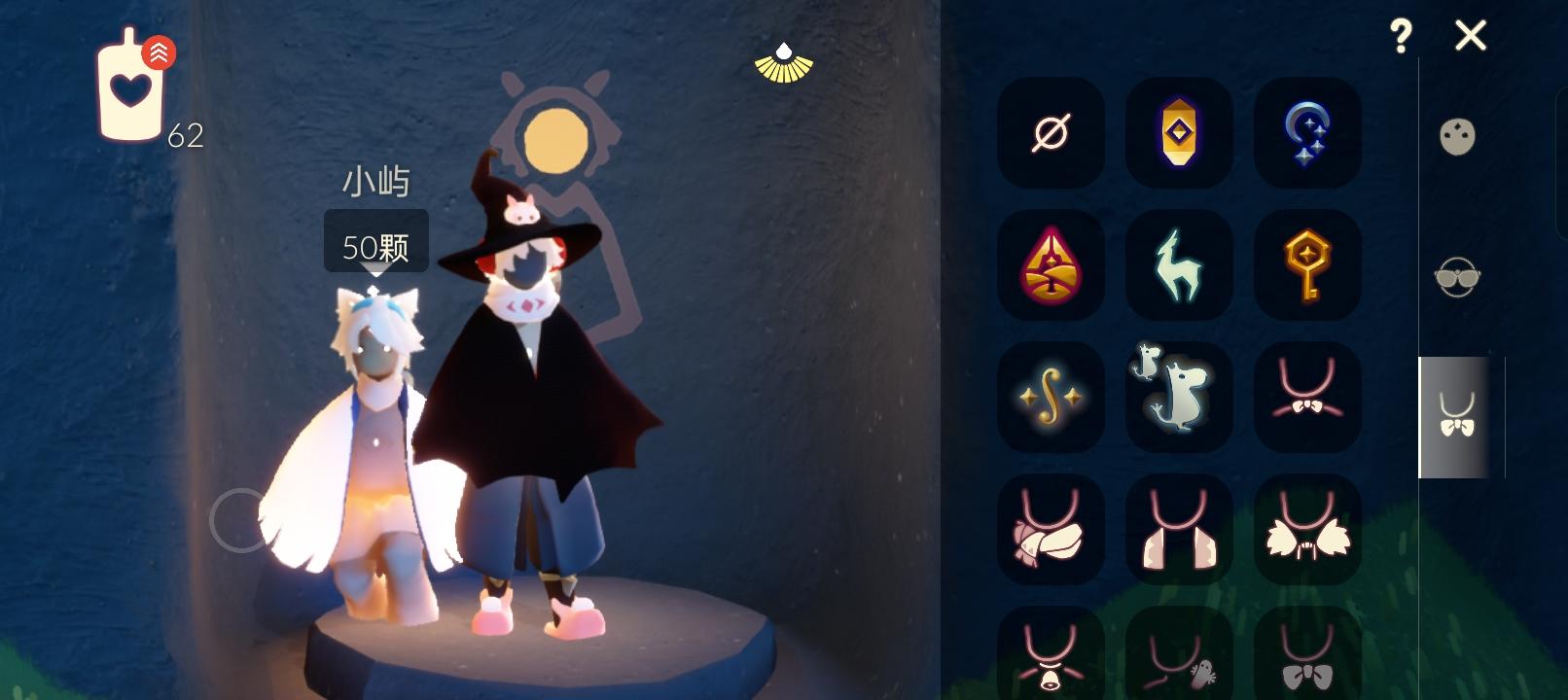Equip the Moomin character necklace
1568x700 pixels.
click(1179, 399)
